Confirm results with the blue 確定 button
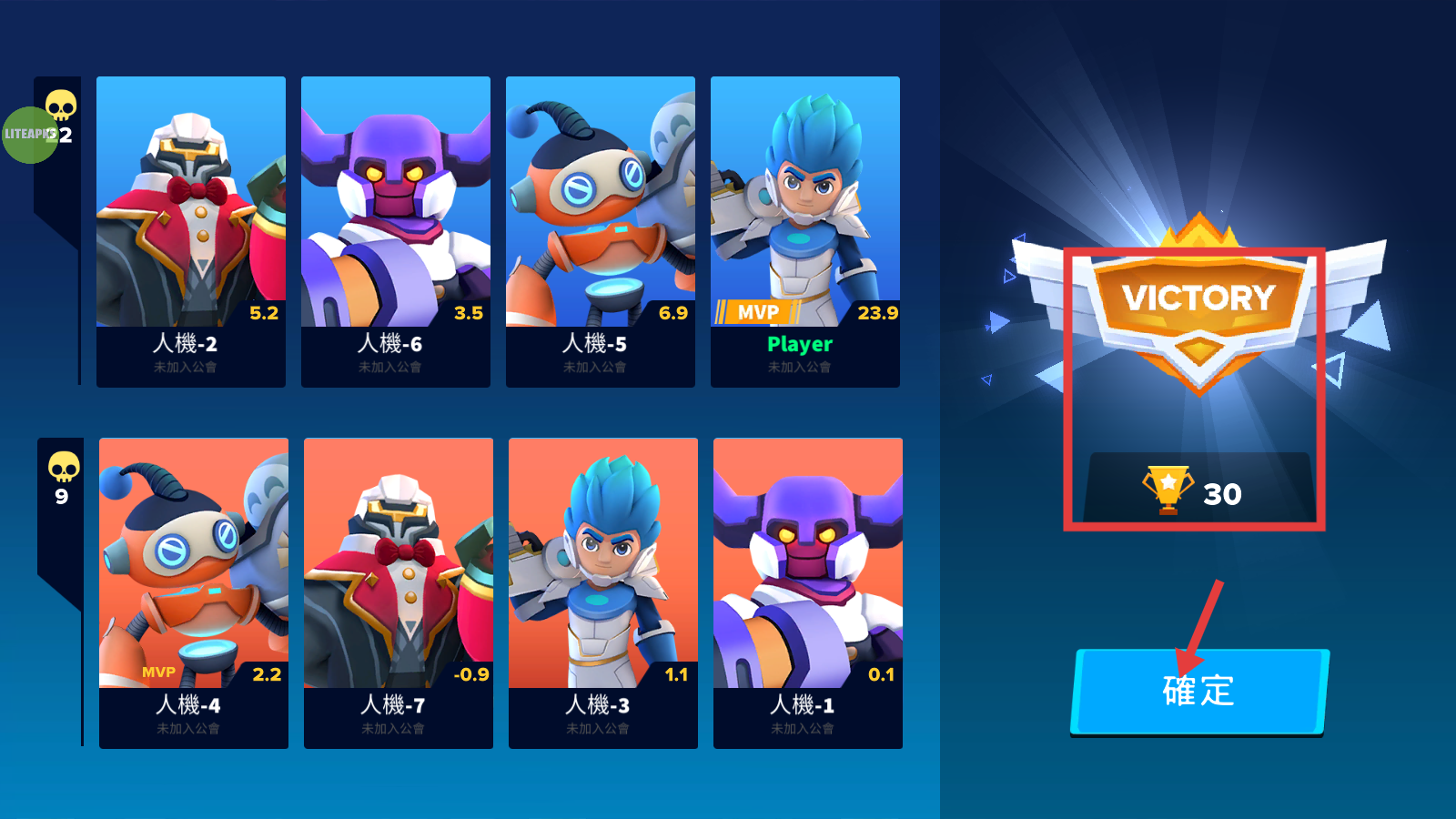 pyautogui.click(x=1199, y=691)
